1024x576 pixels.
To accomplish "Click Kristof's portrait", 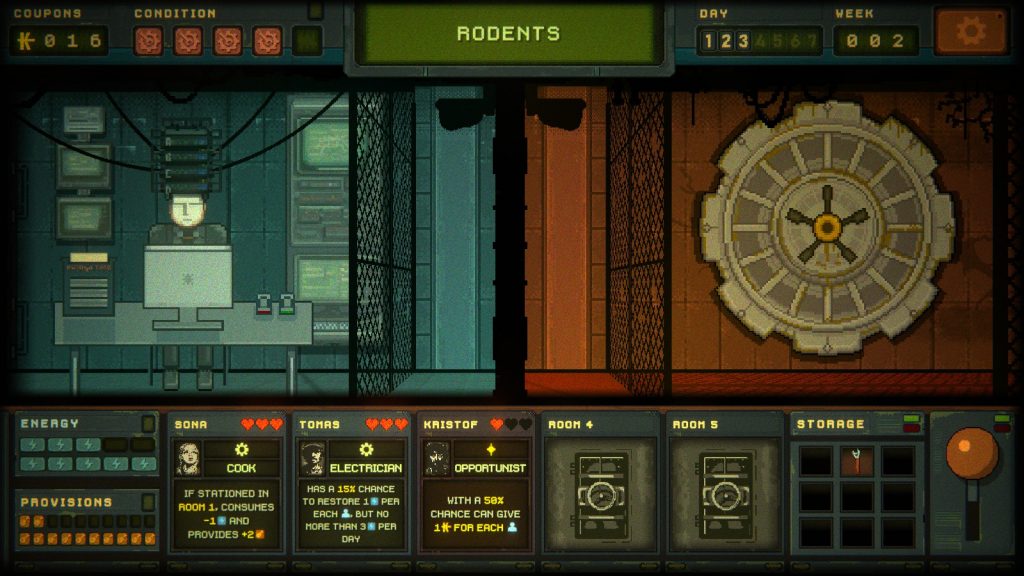I will click(437, 458).
